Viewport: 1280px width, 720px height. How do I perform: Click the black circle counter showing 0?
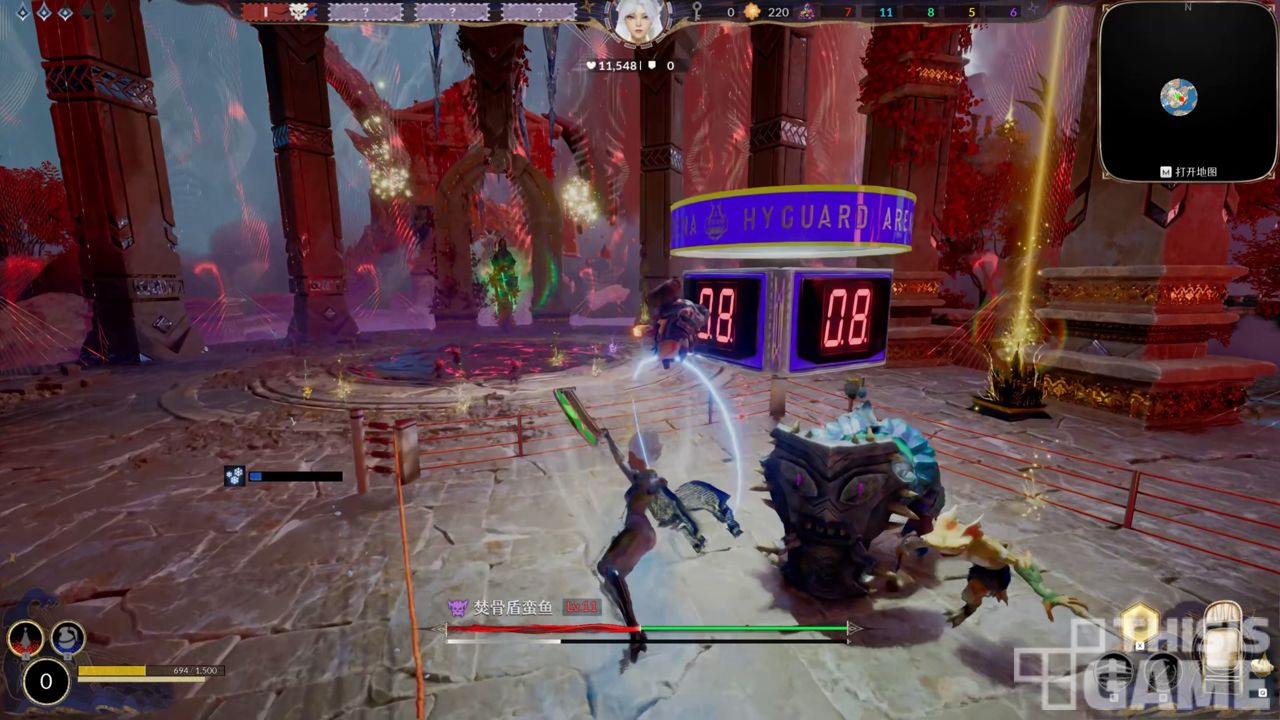pos(46,682)
